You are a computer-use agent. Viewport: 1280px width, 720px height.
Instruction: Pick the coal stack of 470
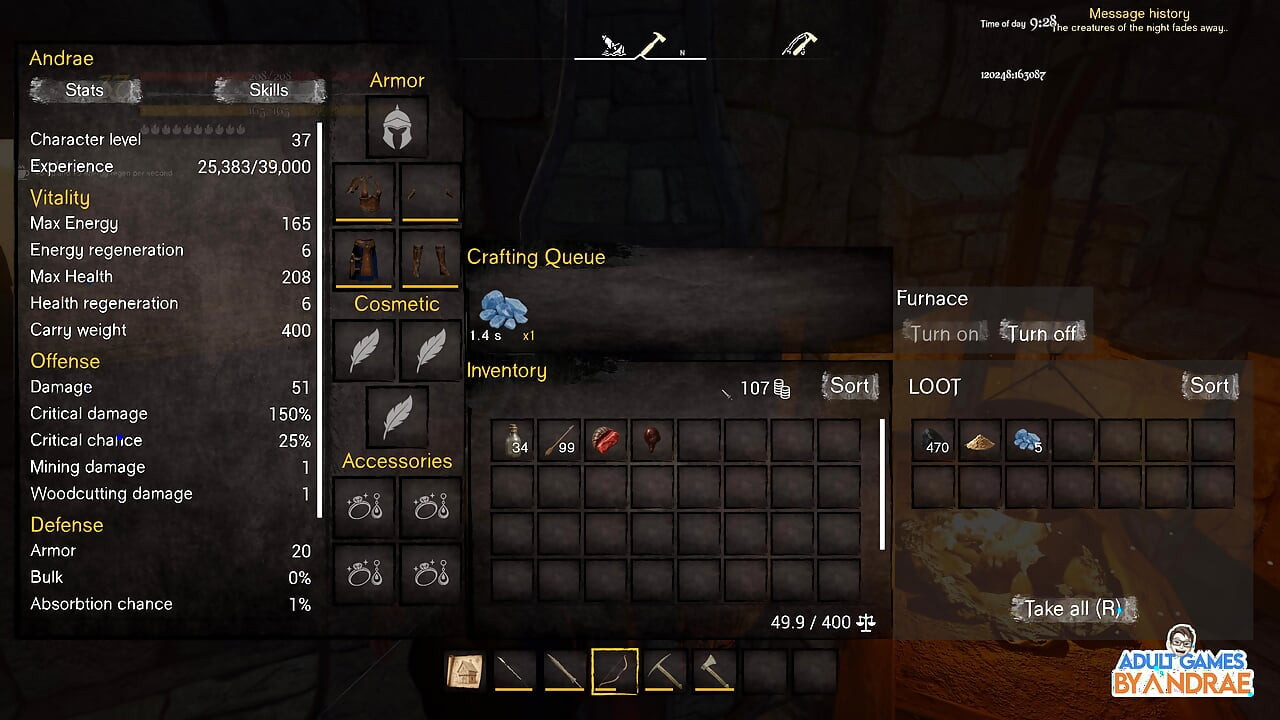tap(933, 440)
